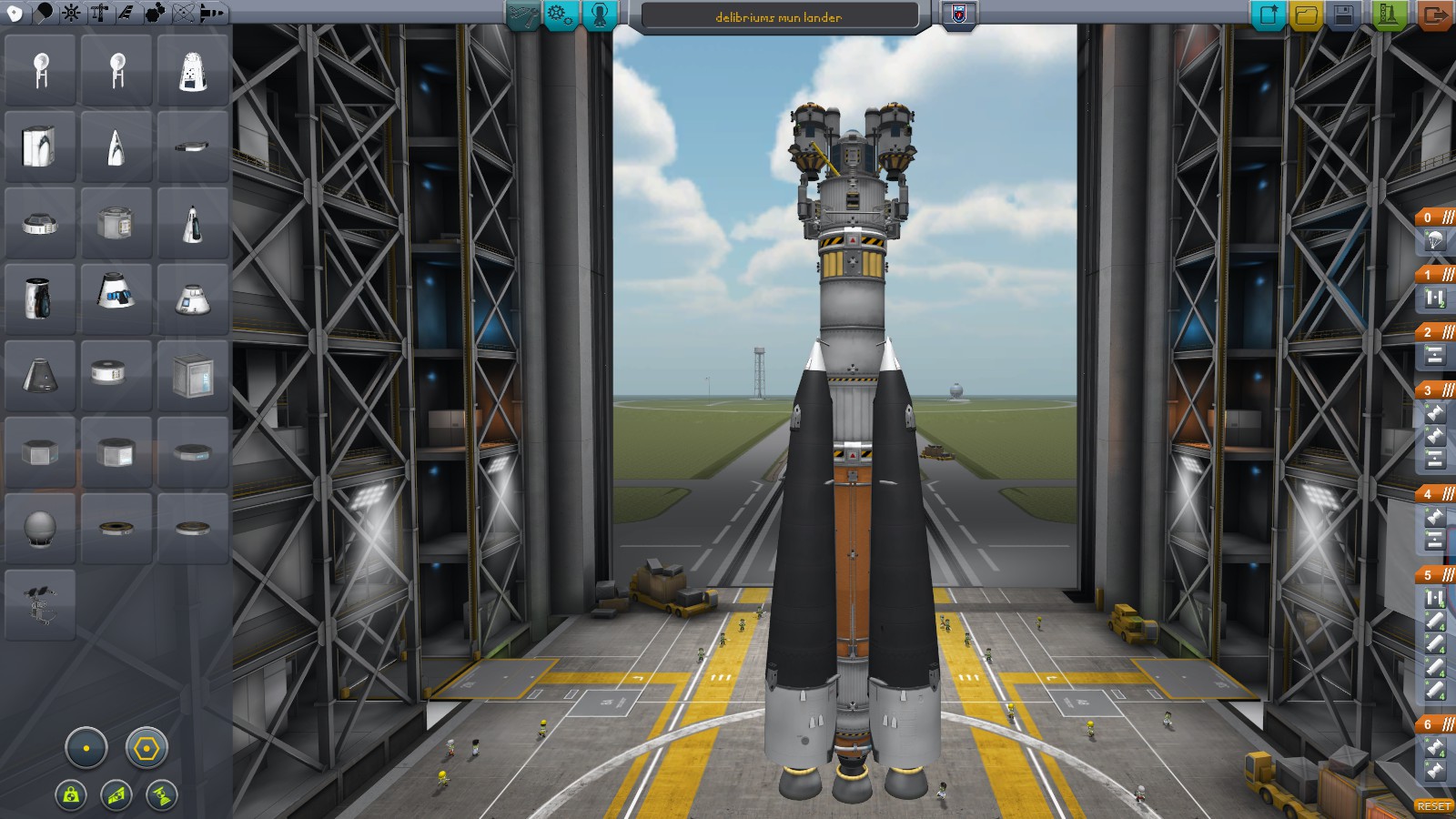
Task: Click the ship name field delibriums mun lander
Action: pos(778,15)
